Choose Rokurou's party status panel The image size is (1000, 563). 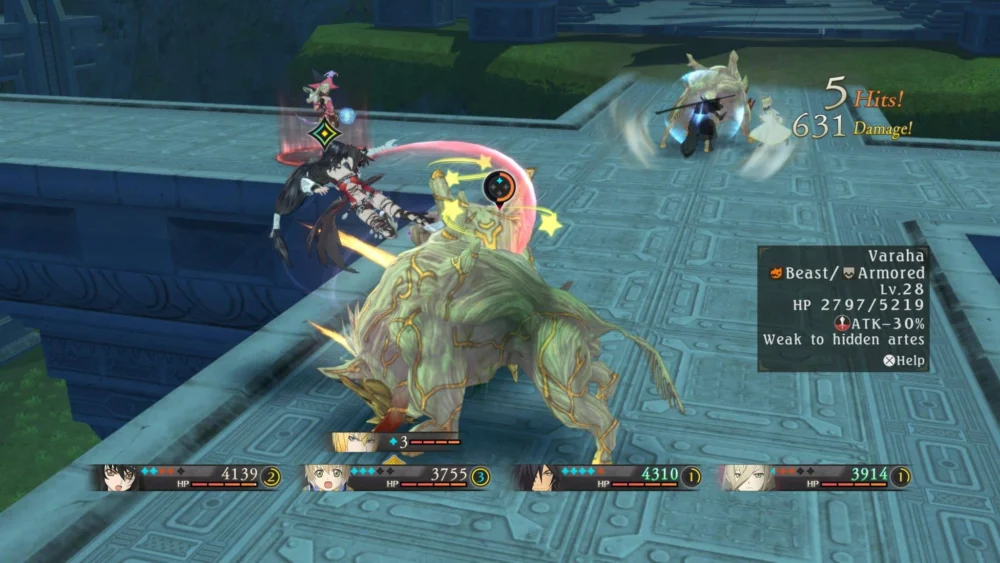607,477
